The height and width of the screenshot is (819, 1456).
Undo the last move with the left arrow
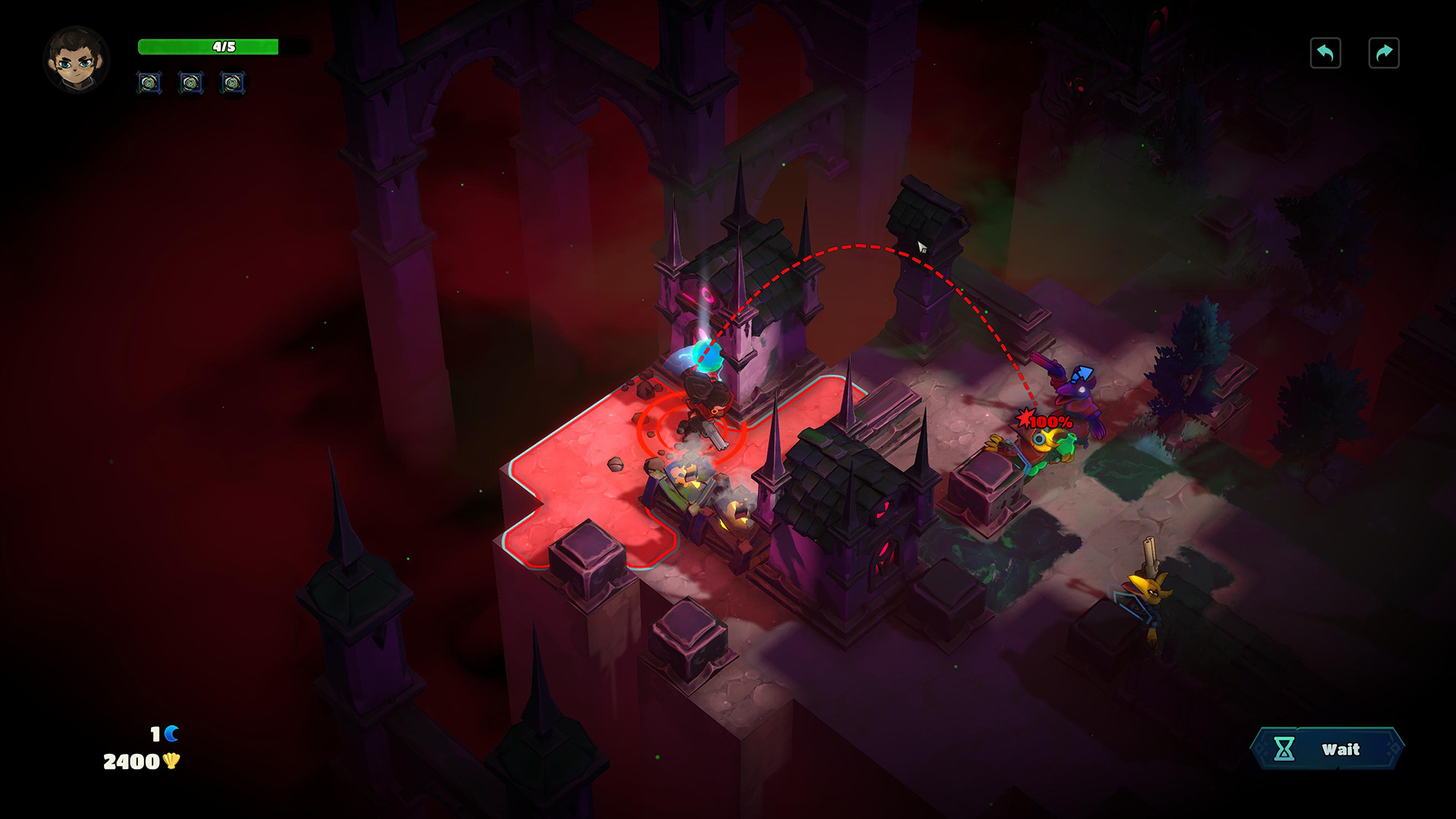click(x=1325, y=53)
